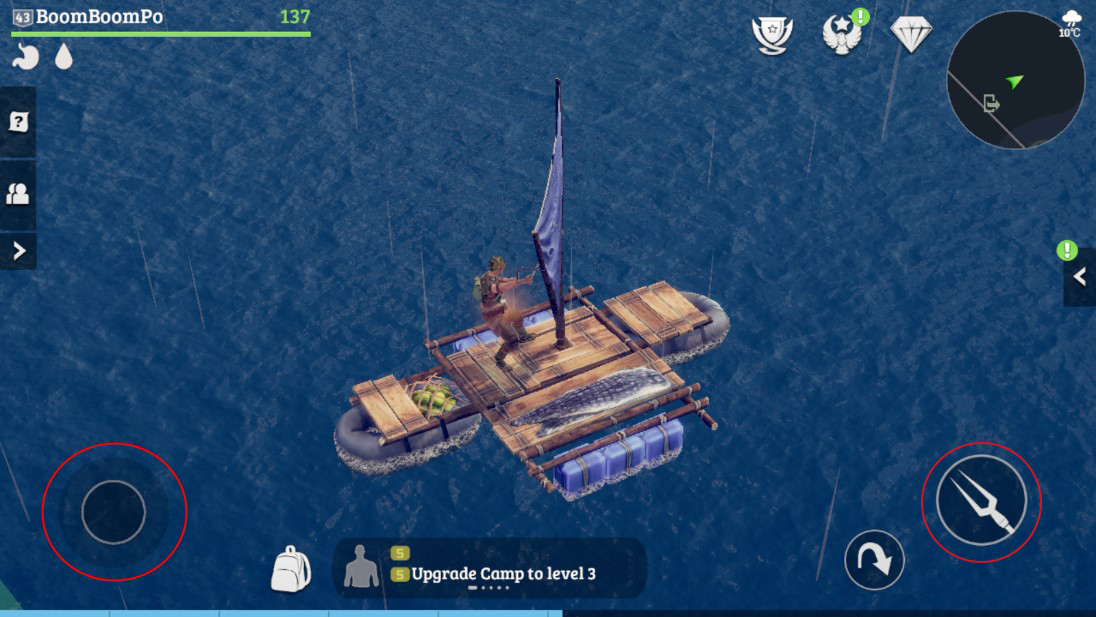The image size is (1096, 617).
Task: Expand the left side panel arrow
Action: click(18, 251)
